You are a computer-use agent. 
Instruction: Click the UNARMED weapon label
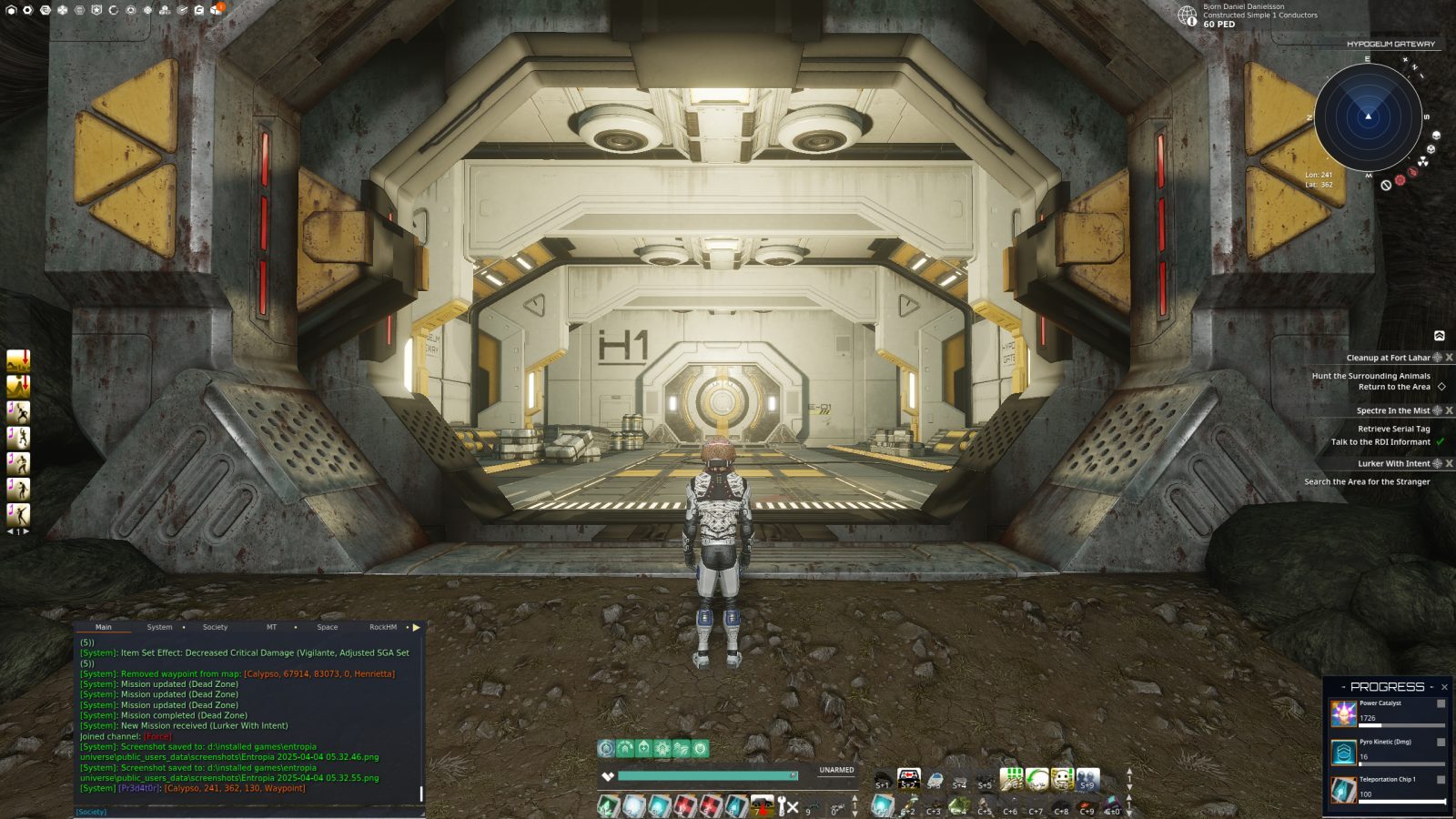click(835, 770)
